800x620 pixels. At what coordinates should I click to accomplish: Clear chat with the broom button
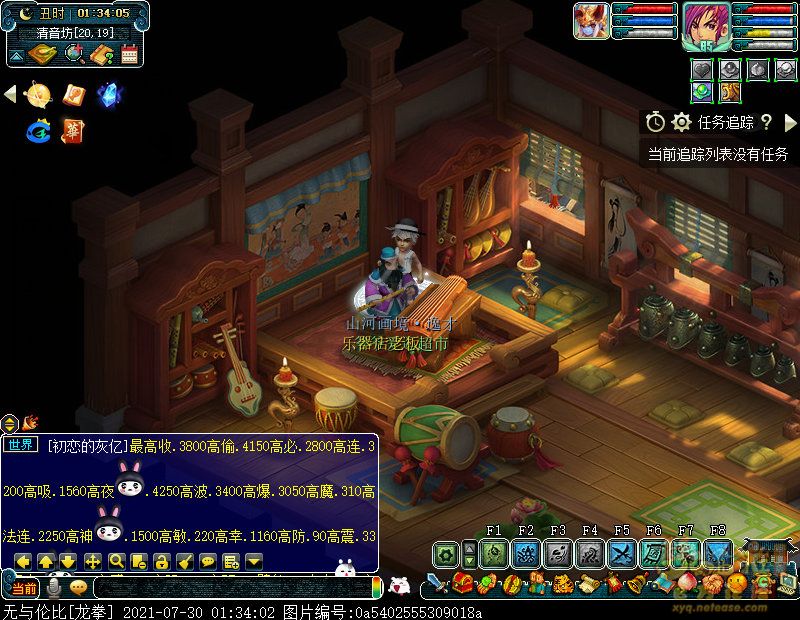point(185,561)
